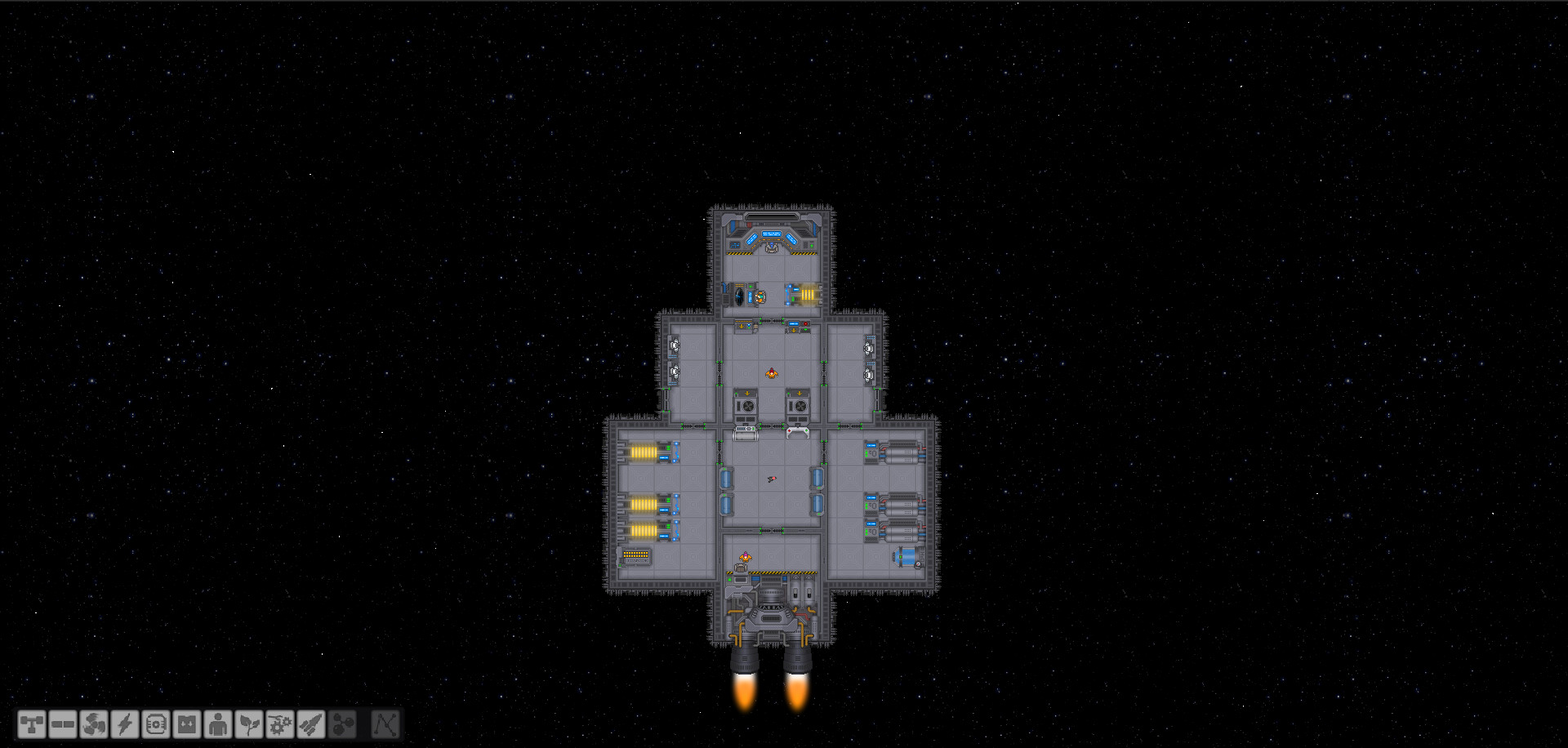
Task: Select the plant farming tool
Action: [x=247, y=724]
